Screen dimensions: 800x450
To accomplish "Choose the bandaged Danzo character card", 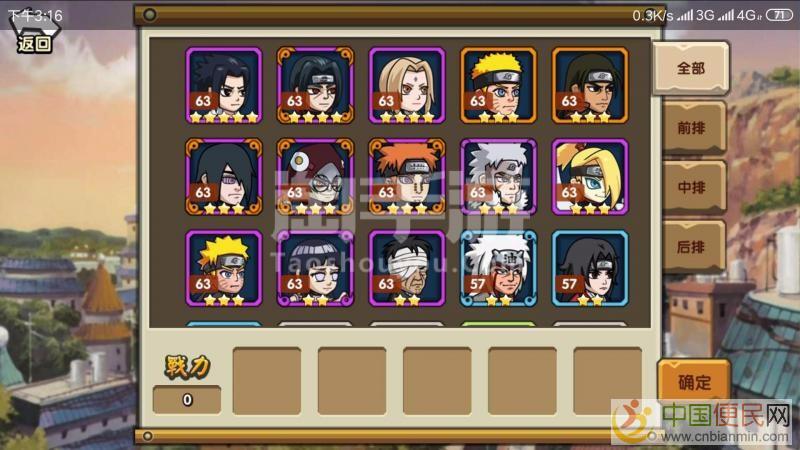I will [406, 268].
